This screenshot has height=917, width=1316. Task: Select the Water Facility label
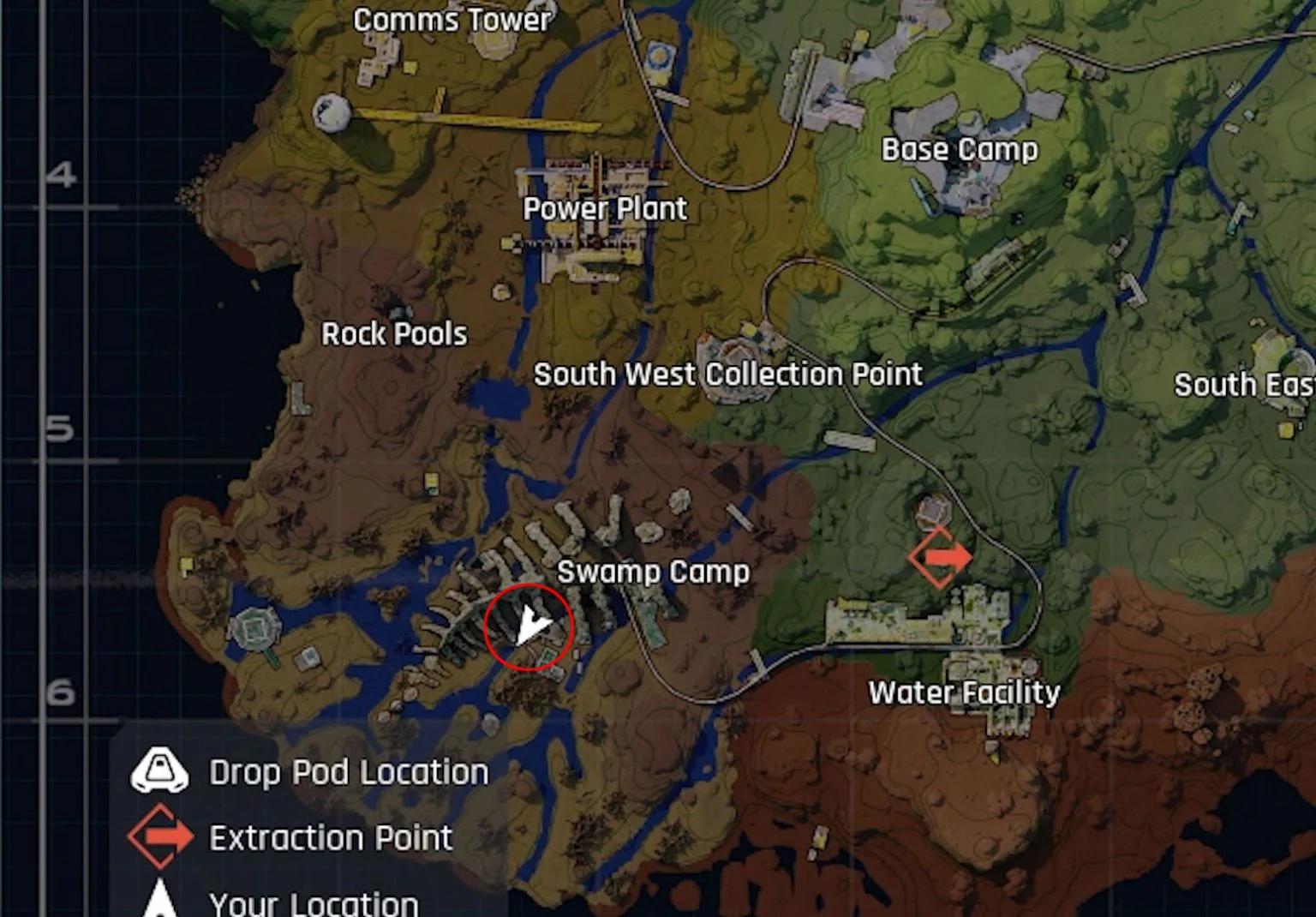965,691
